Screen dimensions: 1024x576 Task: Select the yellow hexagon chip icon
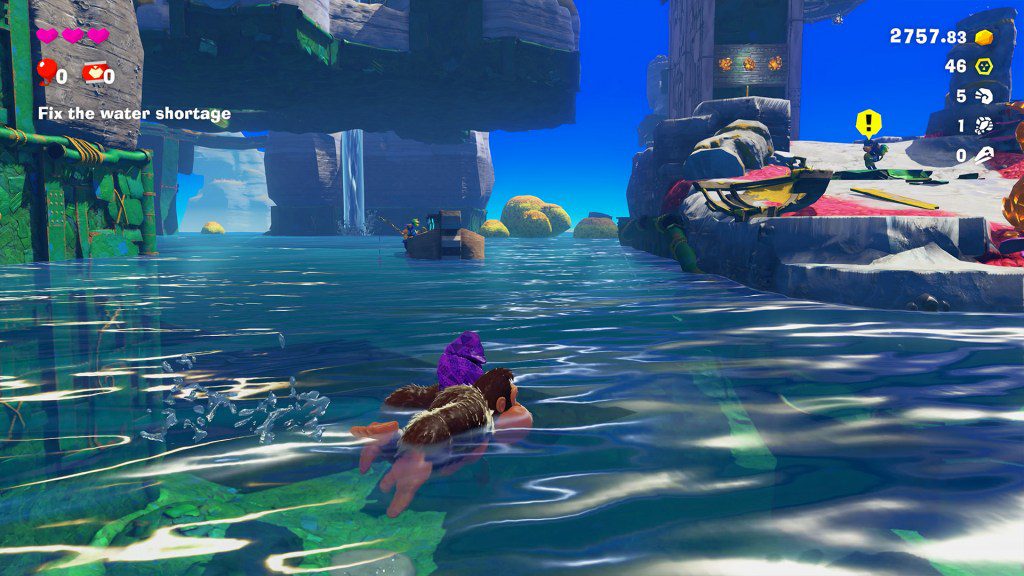(984, 66)
